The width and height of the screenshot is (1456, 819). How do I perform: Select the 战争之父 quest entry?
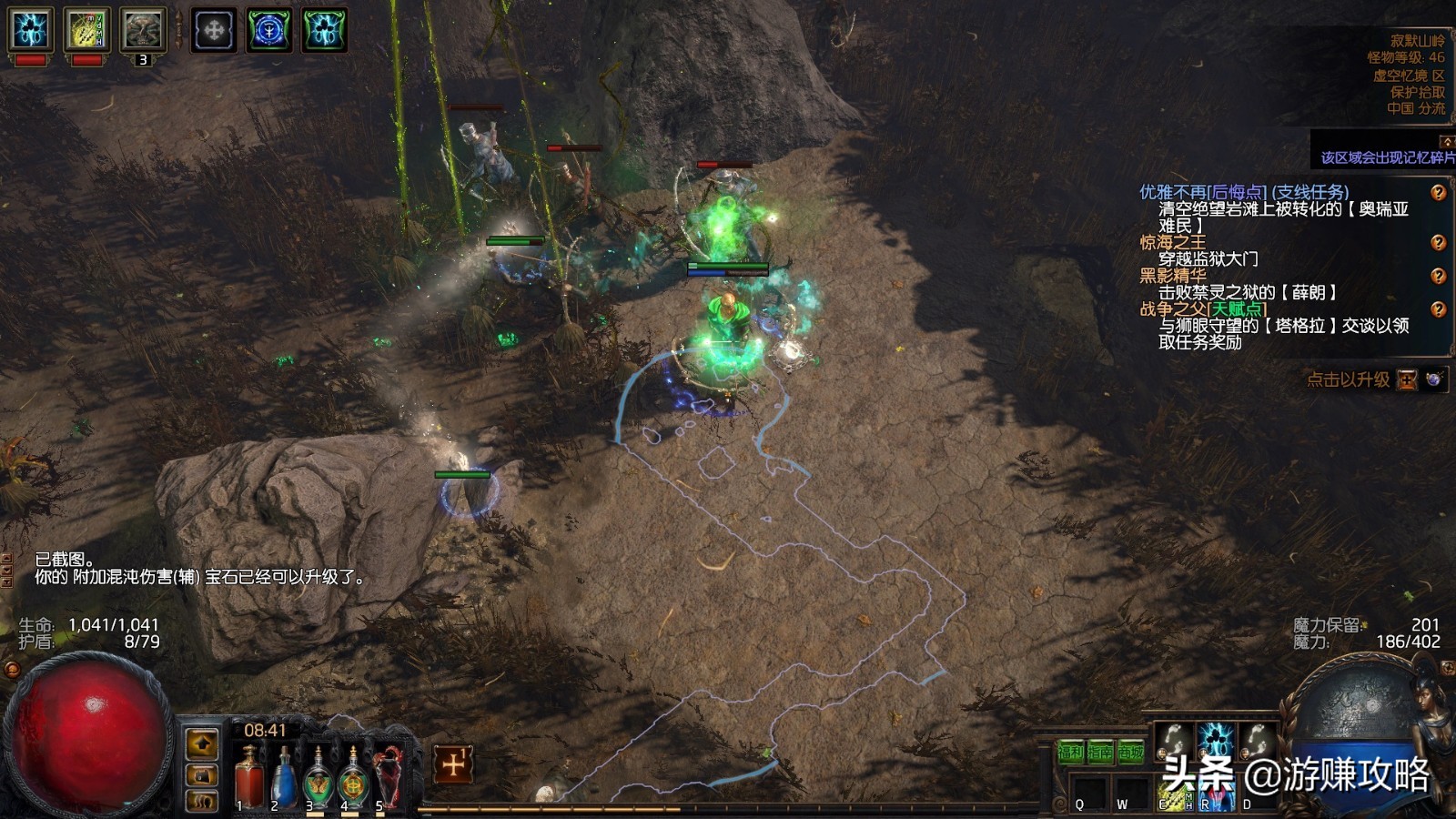pyautogui.click(x=1202, y=308)
